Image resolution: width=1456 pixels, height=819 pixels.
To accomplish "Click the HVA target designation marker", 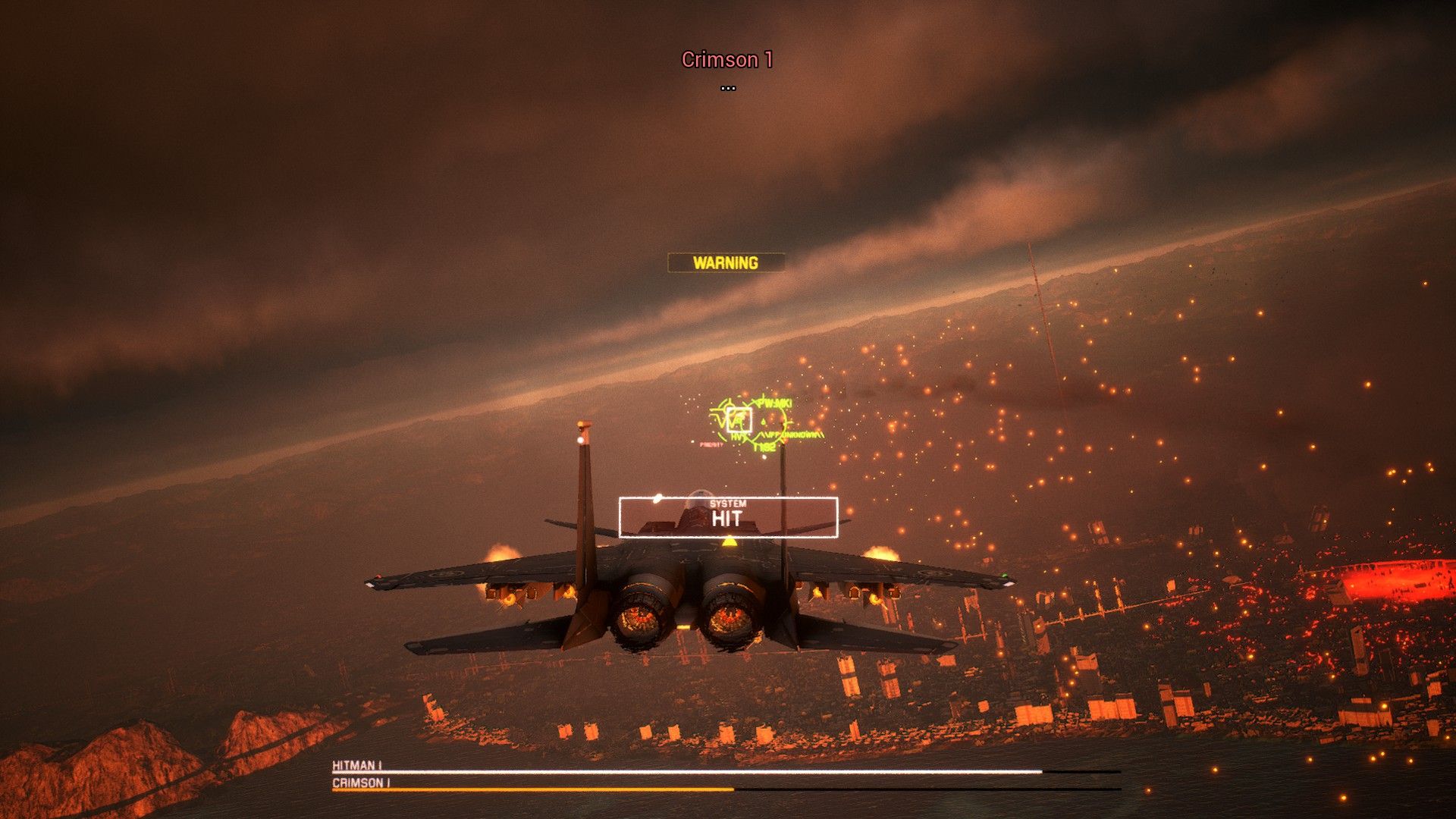I will (737, 436).
